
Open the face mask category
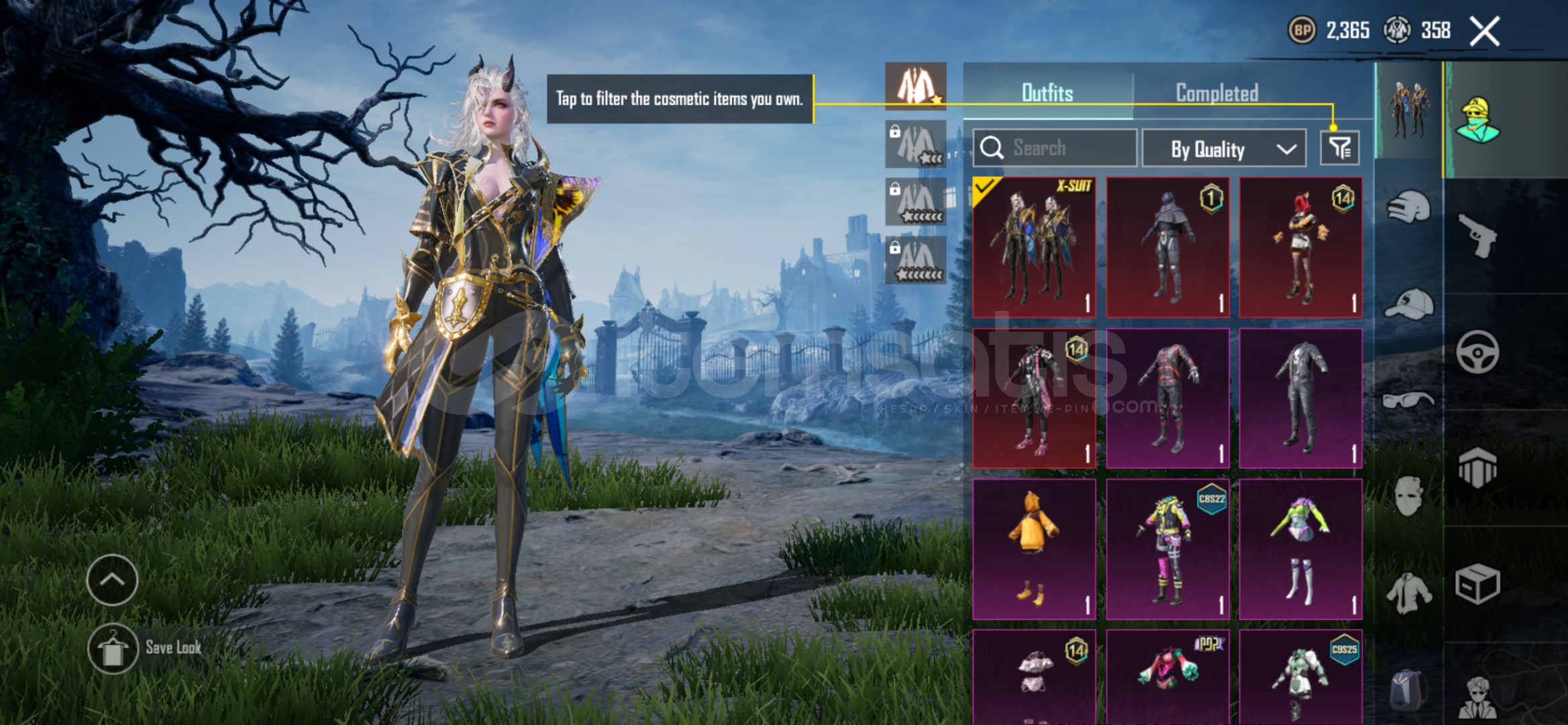(x=1408, y=495)
